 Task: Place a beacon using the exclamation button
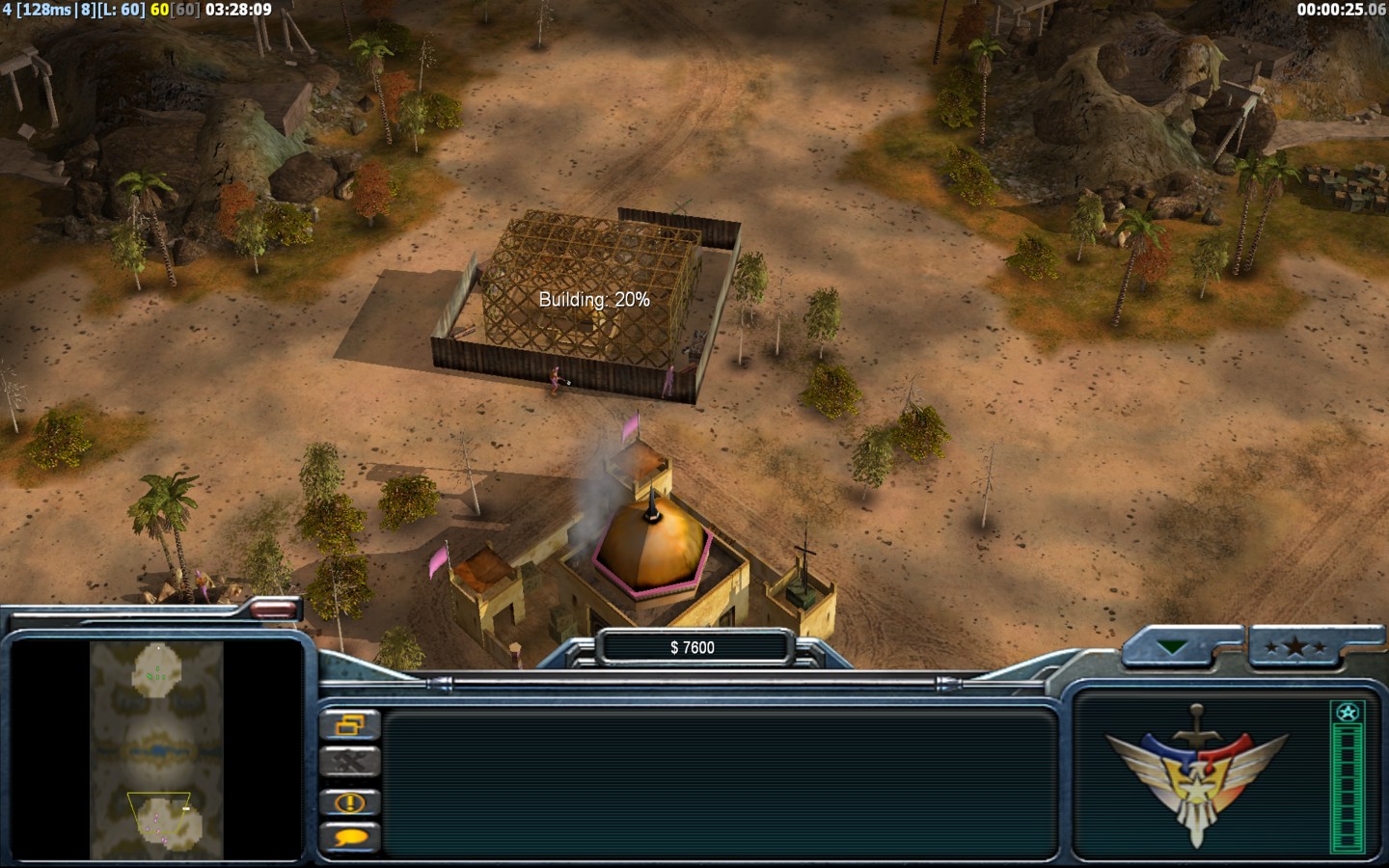(349, 801)
